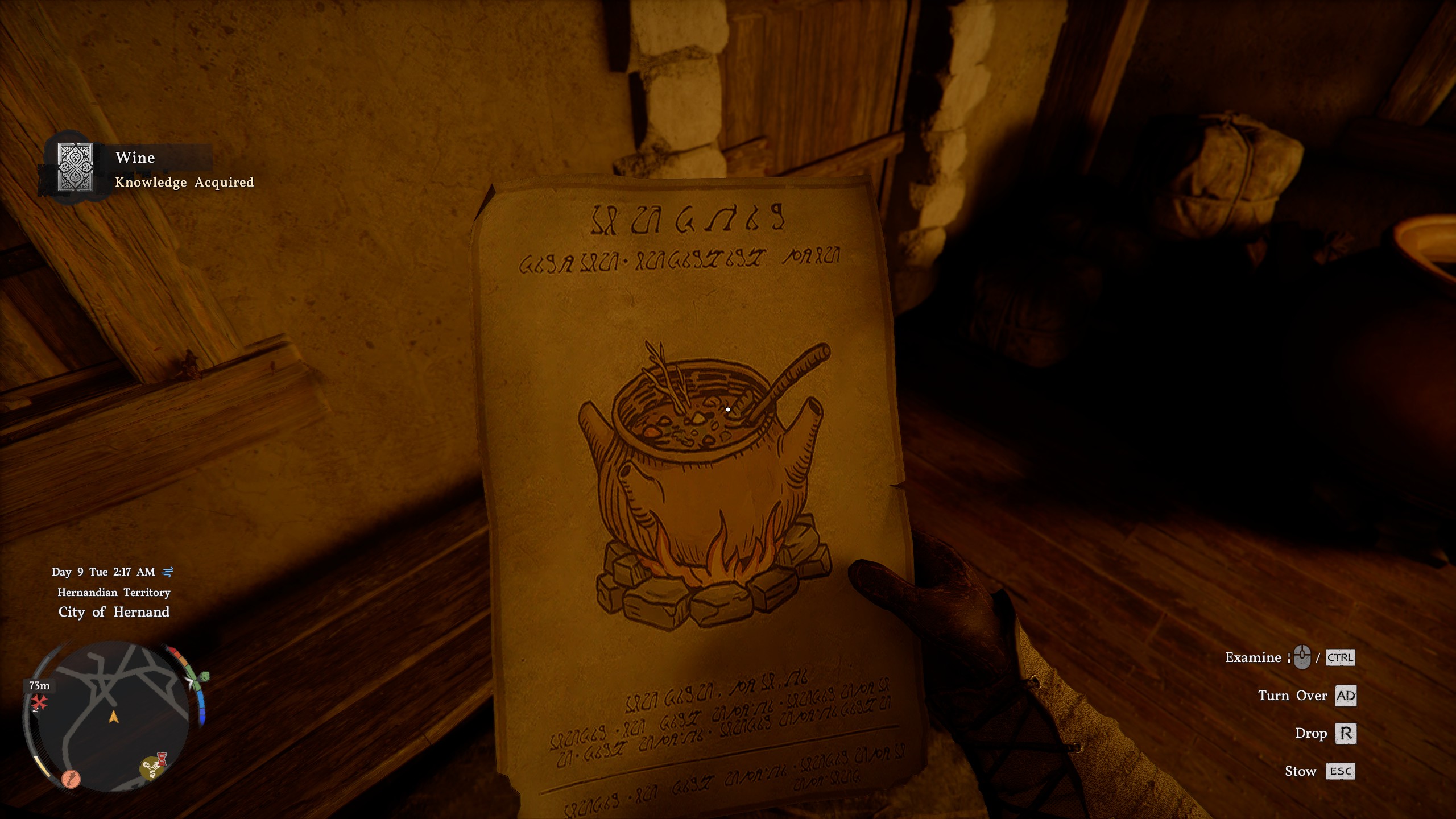Click the red hourglass timer icon on minimap
The height and width of the screenshot is (819, 1456).
(162, 759)
